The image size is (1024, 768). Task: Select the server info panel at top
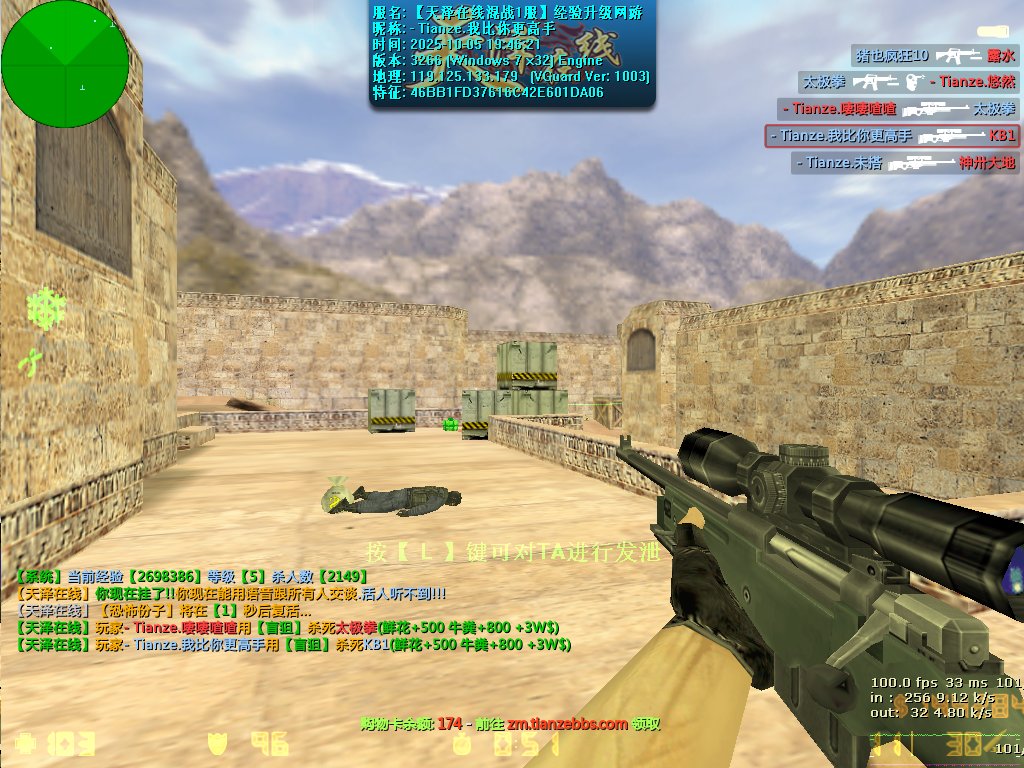[x=511, y=53]
